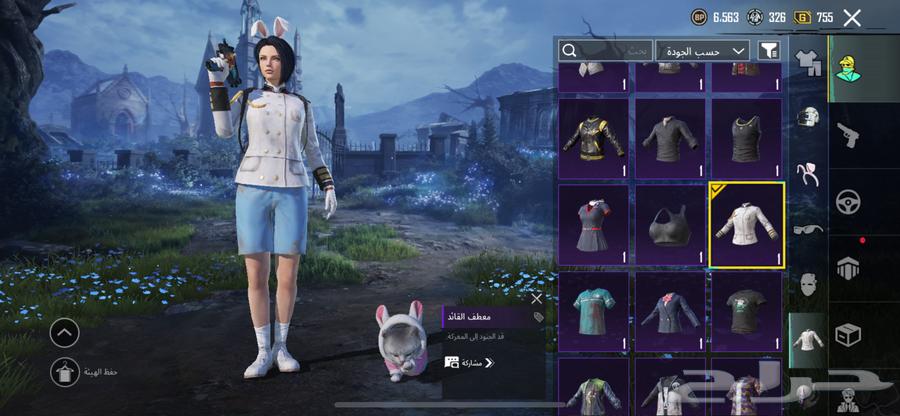Expand the up-arrow circle button

64,332
